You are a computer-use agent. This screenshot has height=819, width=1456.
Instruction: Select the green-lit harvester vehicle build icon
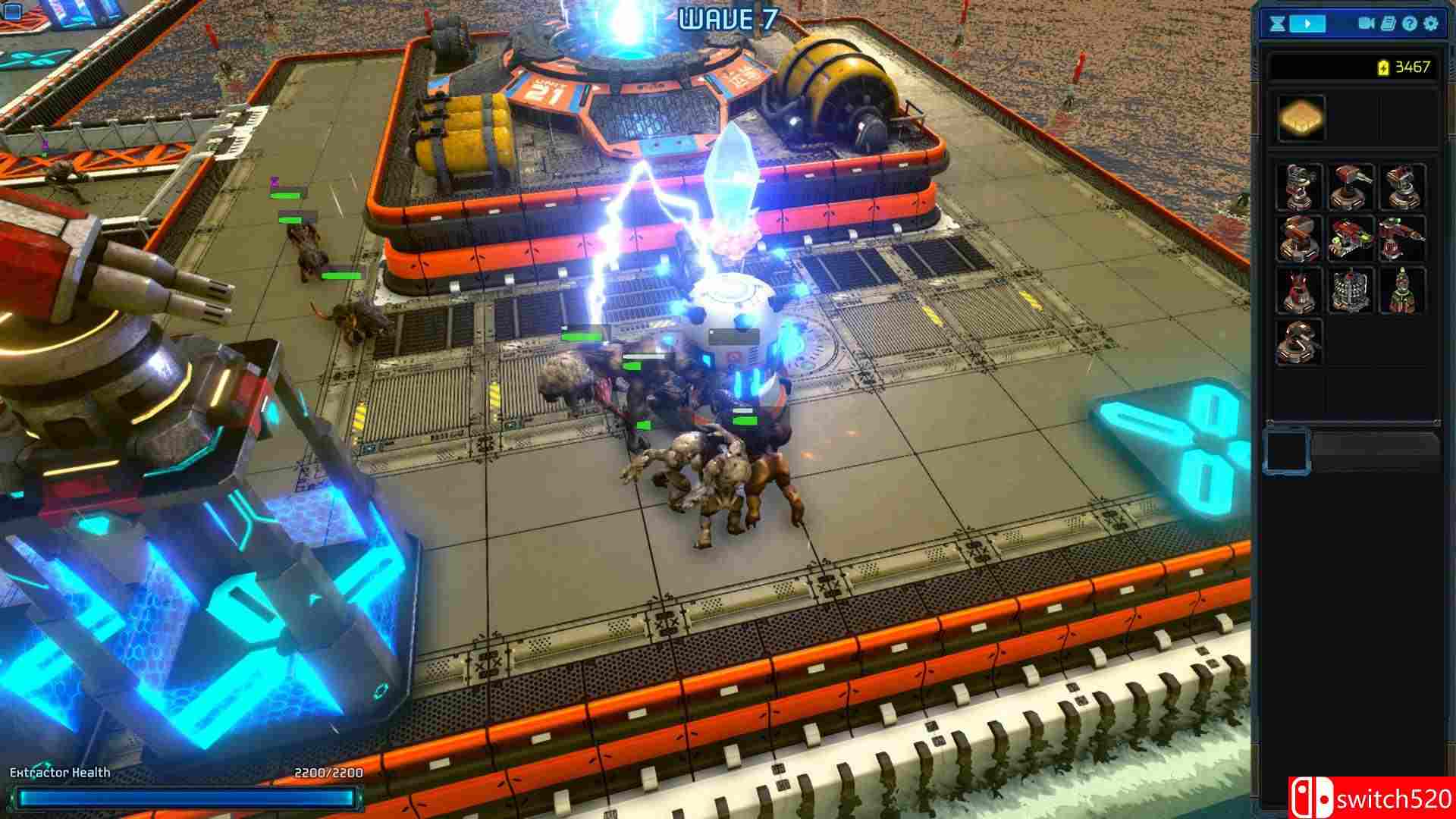coord(1349,239)
